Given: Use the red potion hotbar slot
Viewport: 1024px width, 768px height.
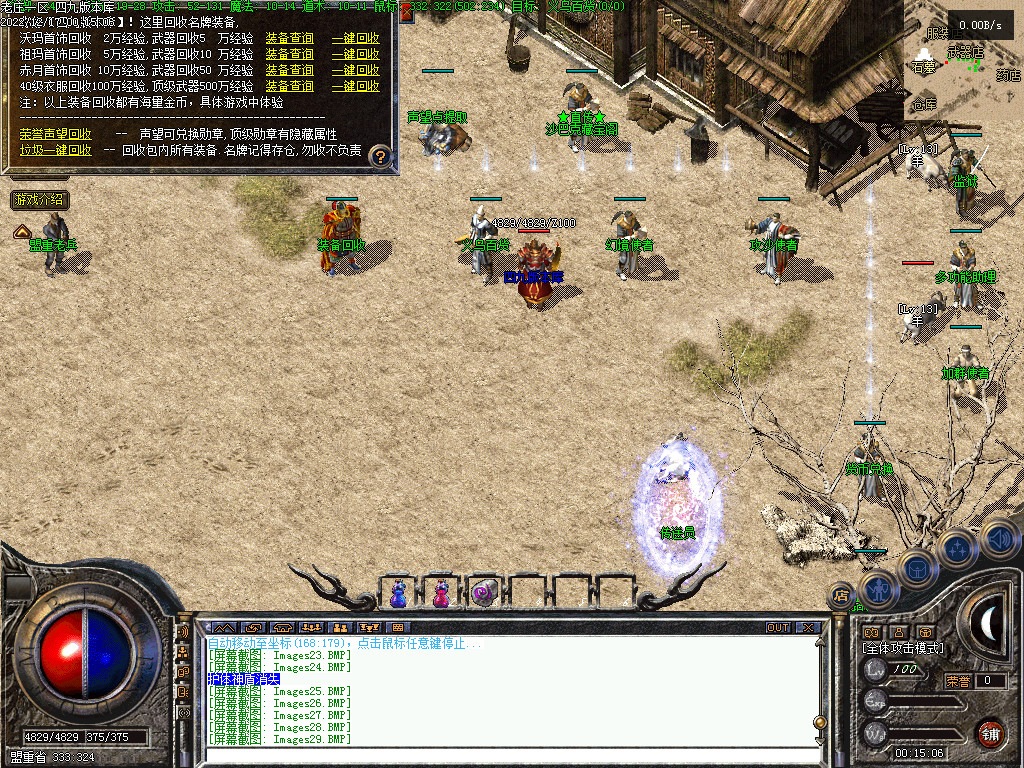Looking at the screenshot, I should 440,593.
